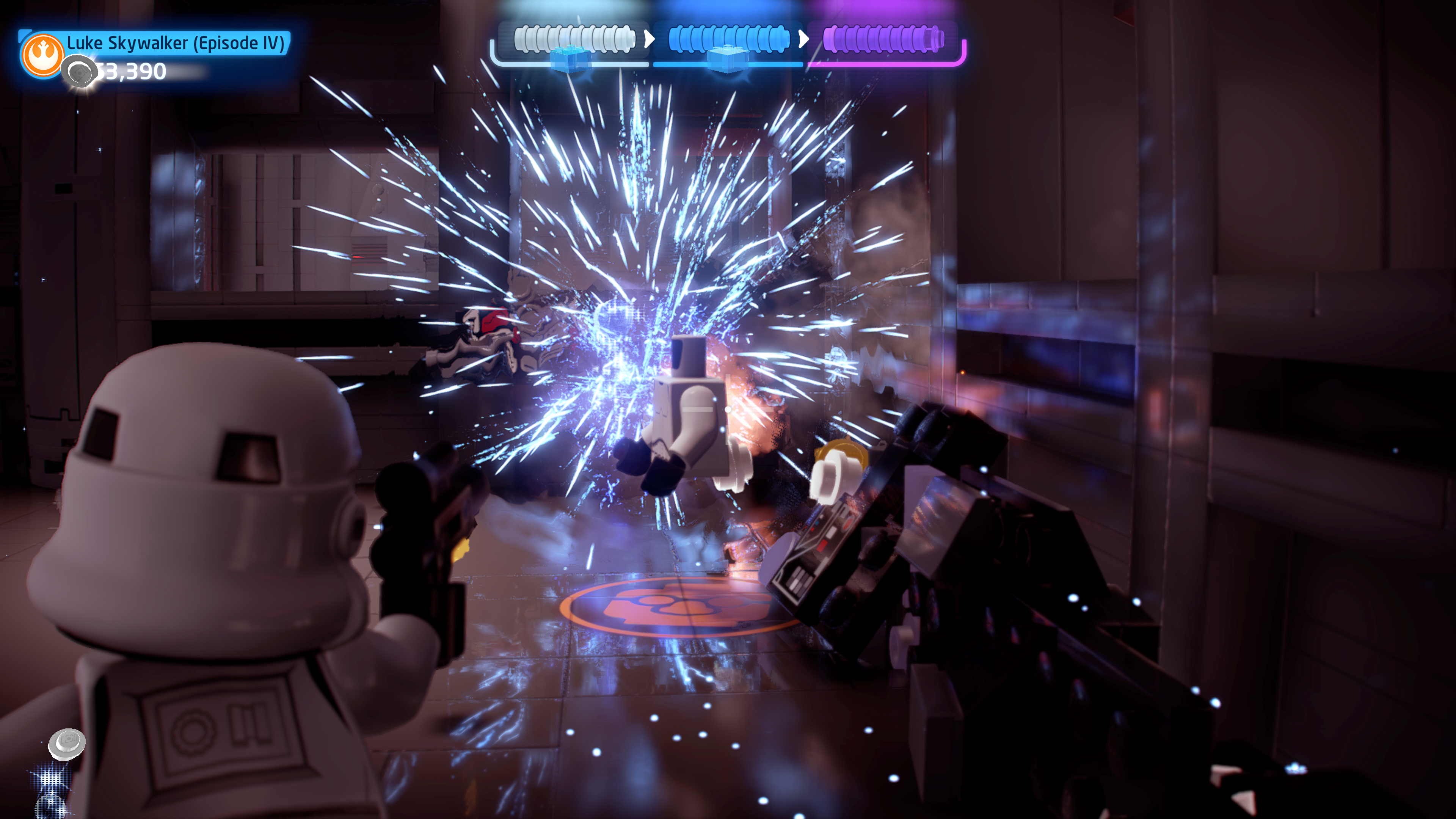Select the Luke Skywalker (Episode IV) name banner
This screenshot has height=819, width=1456.
176,43
